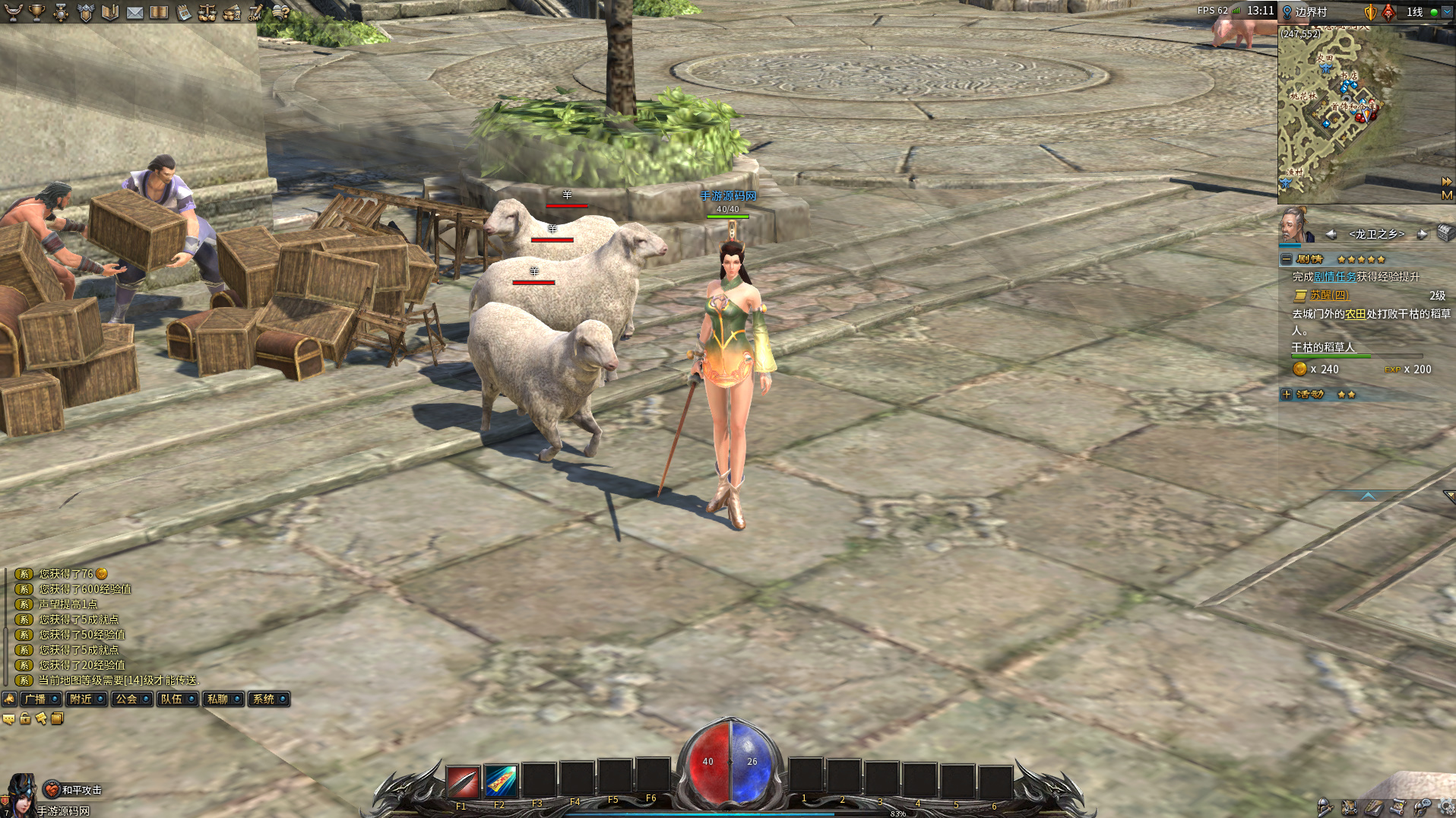This screenshot has height=818, width=1456.
Task: Open the mail envelope icon
Action: coord(135,12)
